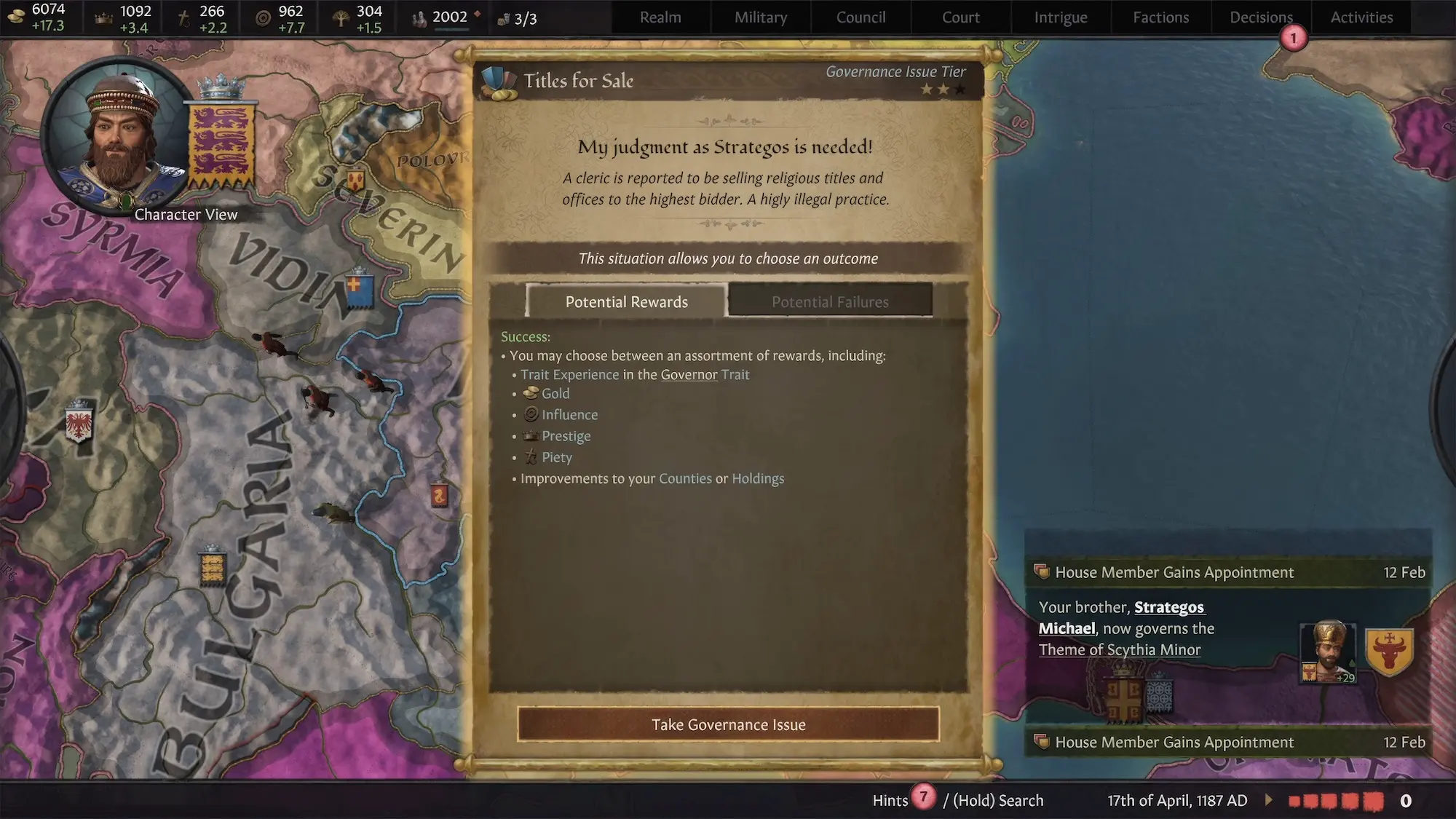The image size is (1456, 819).
Task: Take the Governance Issue
Action: (x=728, y=724)
